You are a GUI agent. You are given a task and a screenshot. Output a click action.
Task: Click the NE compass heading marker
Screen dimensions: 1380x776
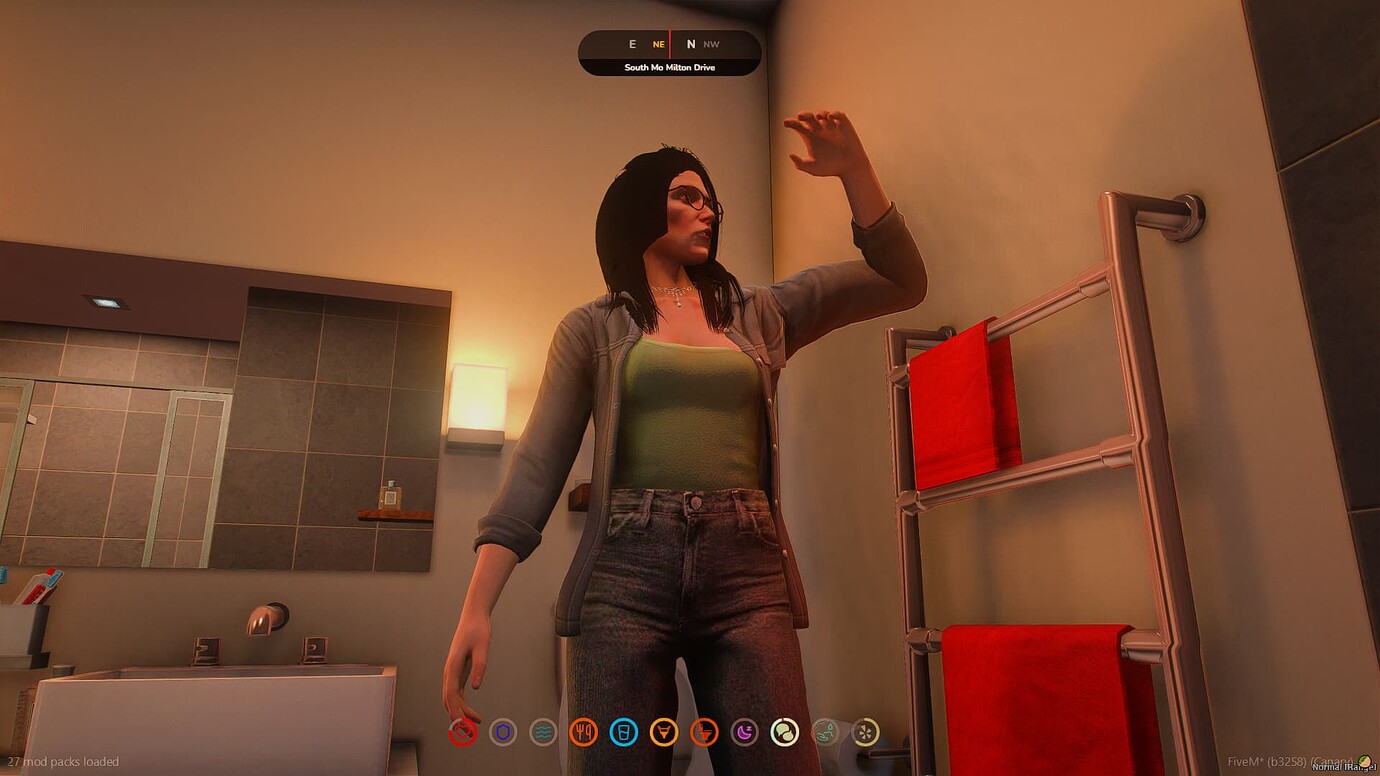pyautogui.click(x=657, y=44)
